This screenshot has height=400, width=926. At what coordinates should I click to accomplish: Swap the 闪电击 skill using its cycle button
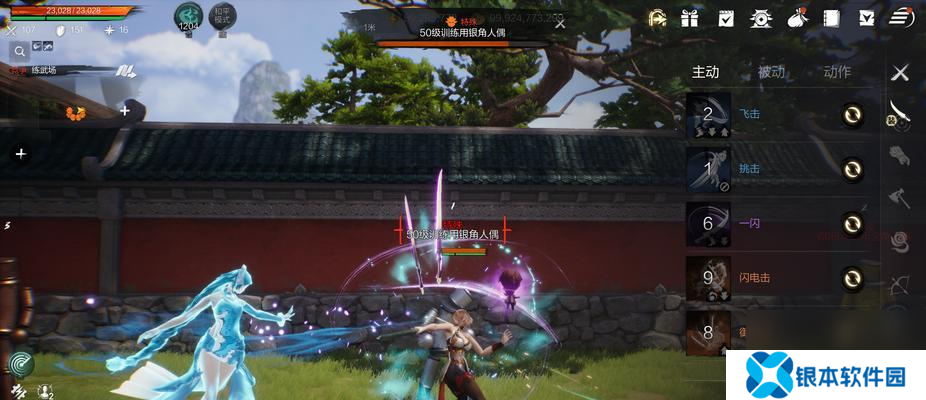click(852, 278)
